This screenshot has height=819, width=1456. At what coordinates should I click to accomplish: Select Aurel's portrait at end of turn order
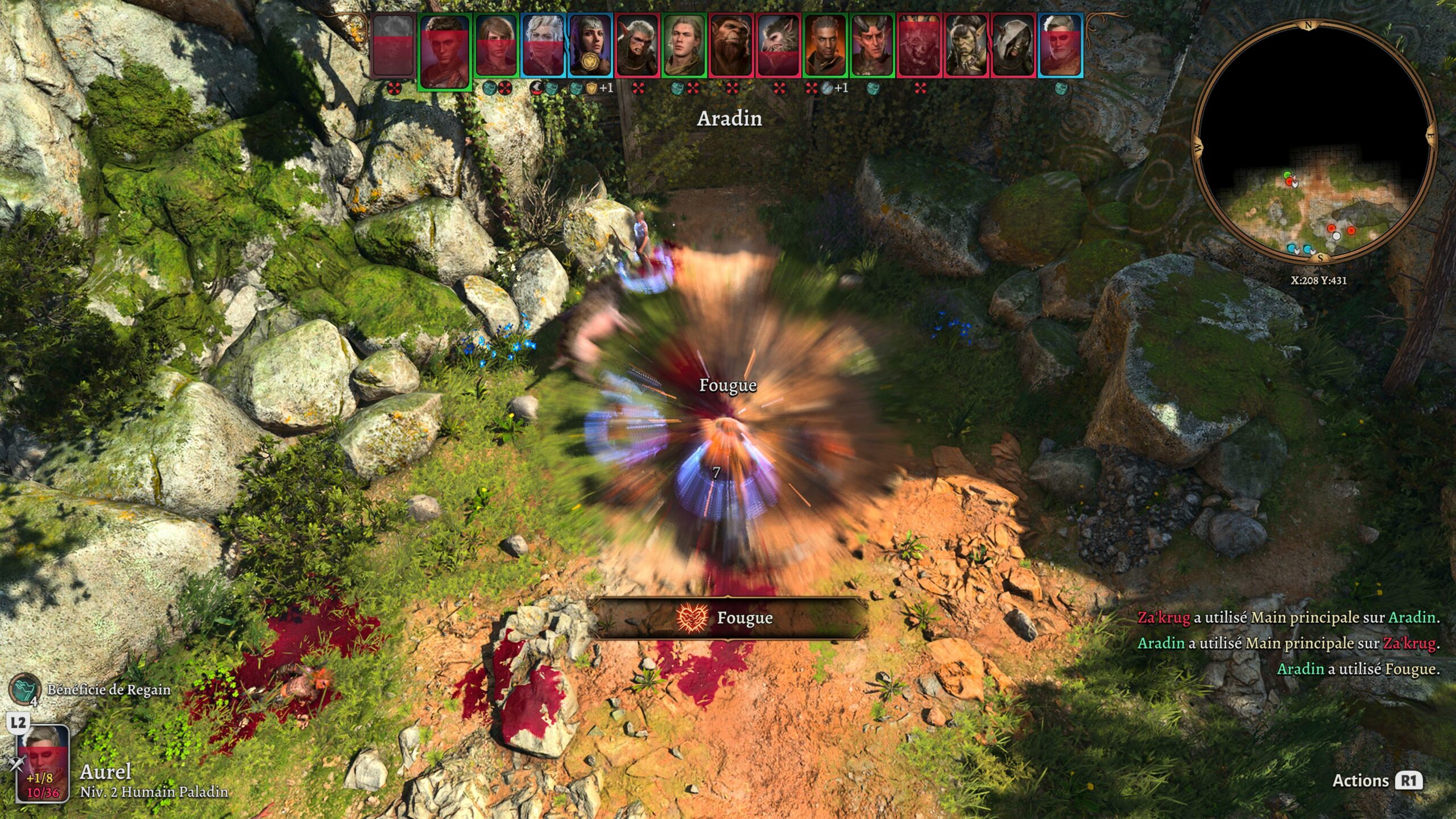click(x=1061, y=45)
